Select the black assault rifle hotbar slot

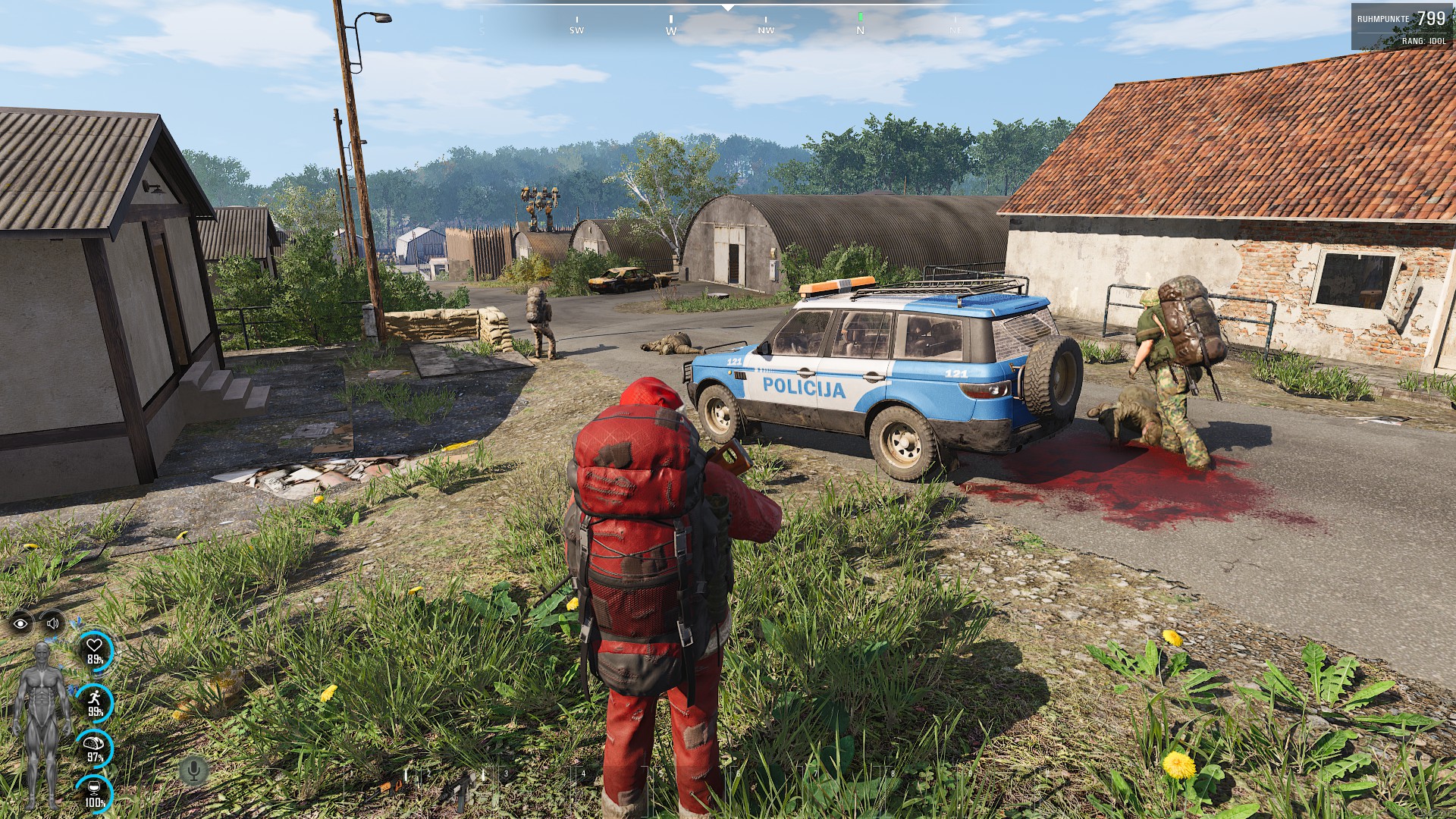[x=460, y=792]
